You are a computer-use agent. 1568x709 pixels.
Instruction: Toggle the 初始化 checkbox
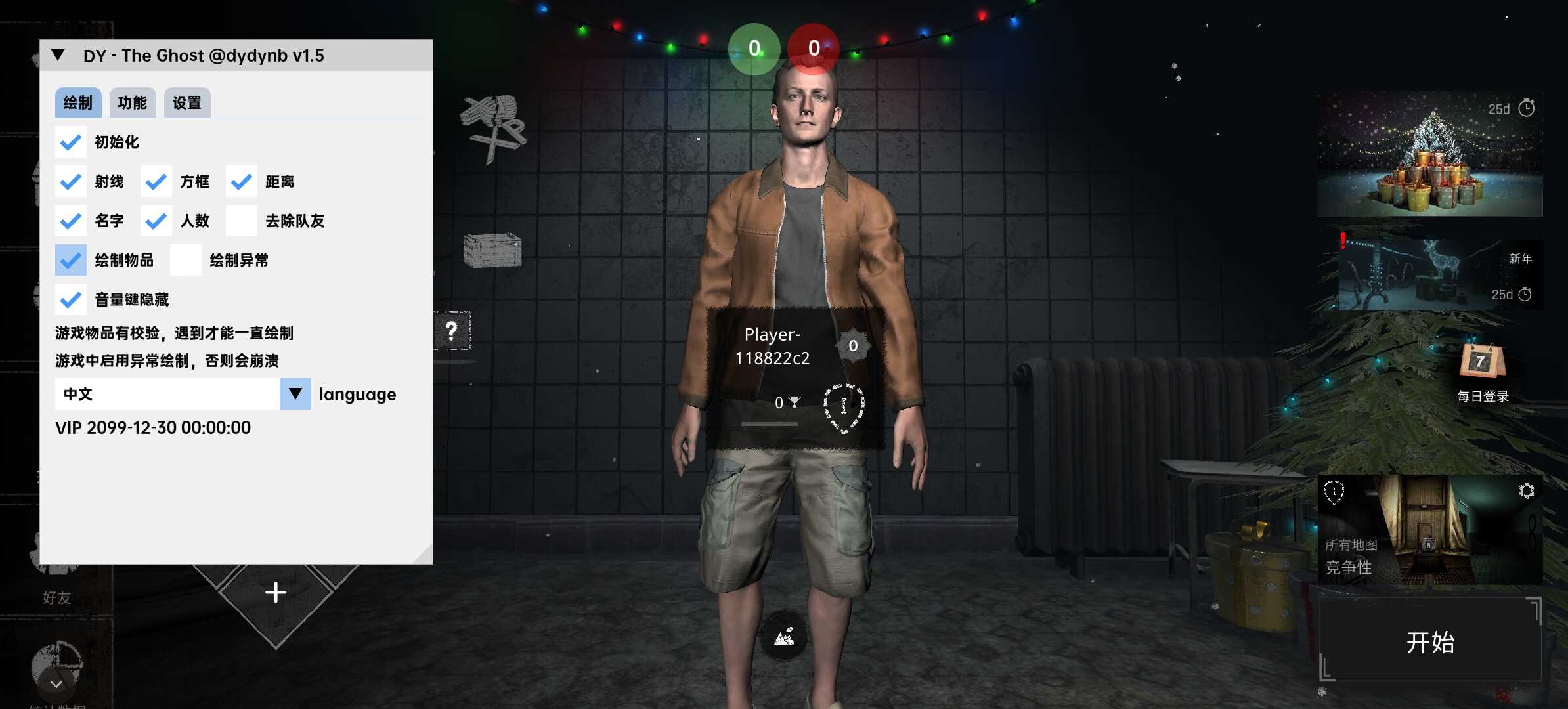coord(71,142)
